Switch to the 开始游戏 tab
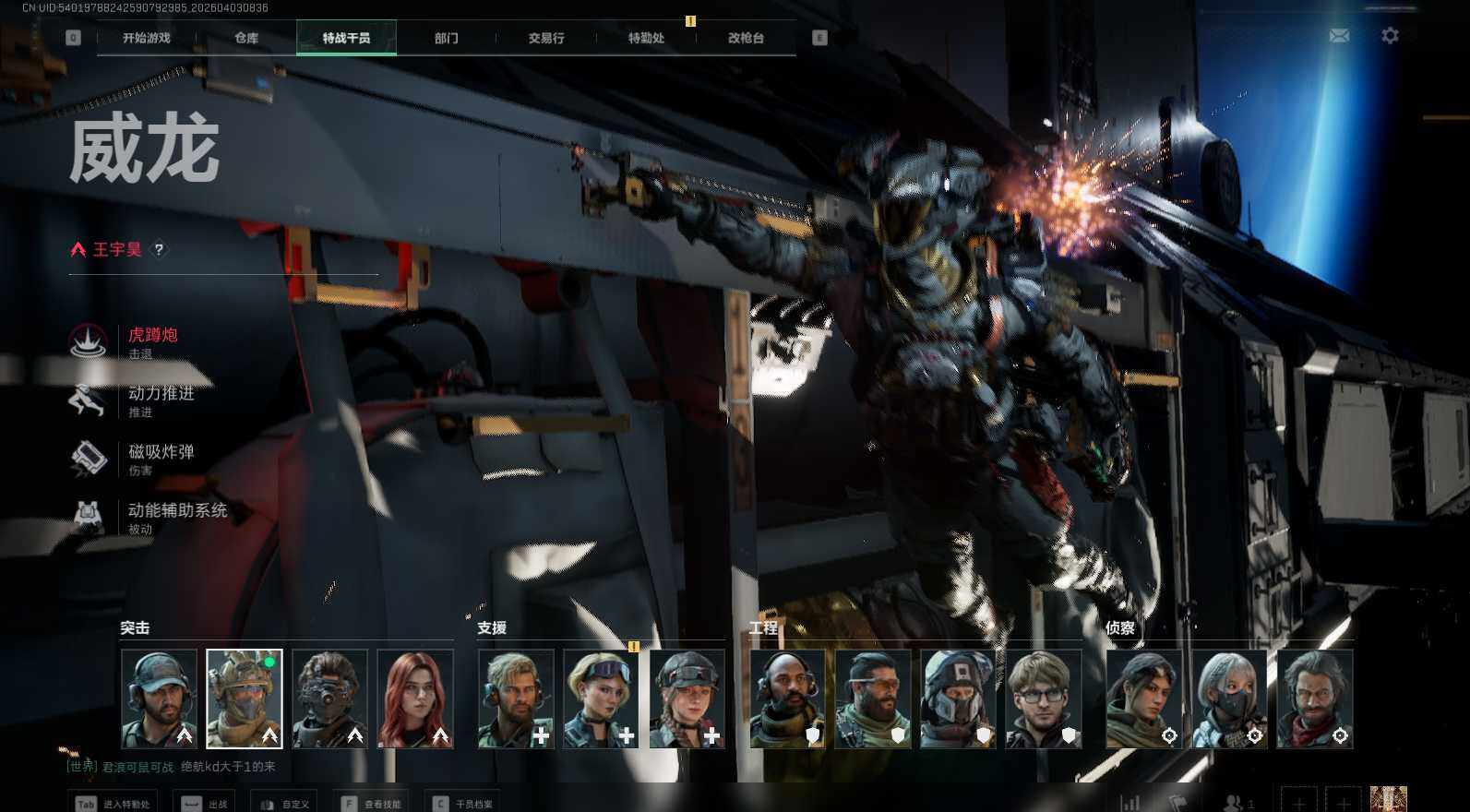The height and width of the screenshot is (812, 1470). point(147,38)
